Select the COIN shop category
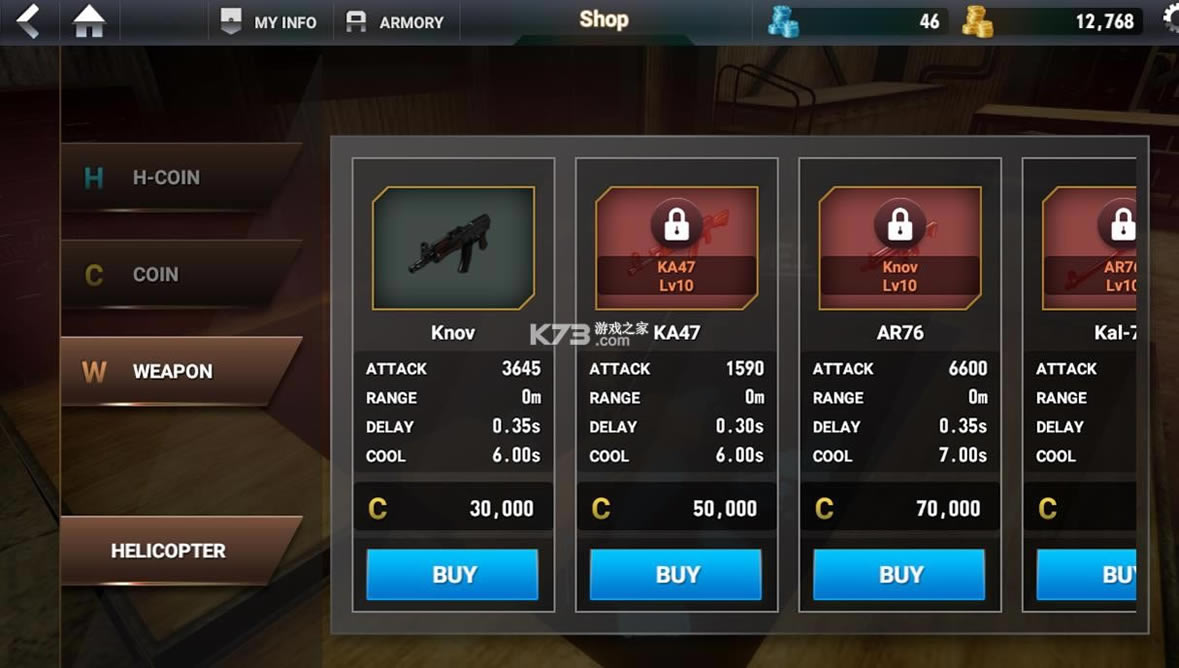This screenshot has height=668, width=1179. [x=180, y=274]
